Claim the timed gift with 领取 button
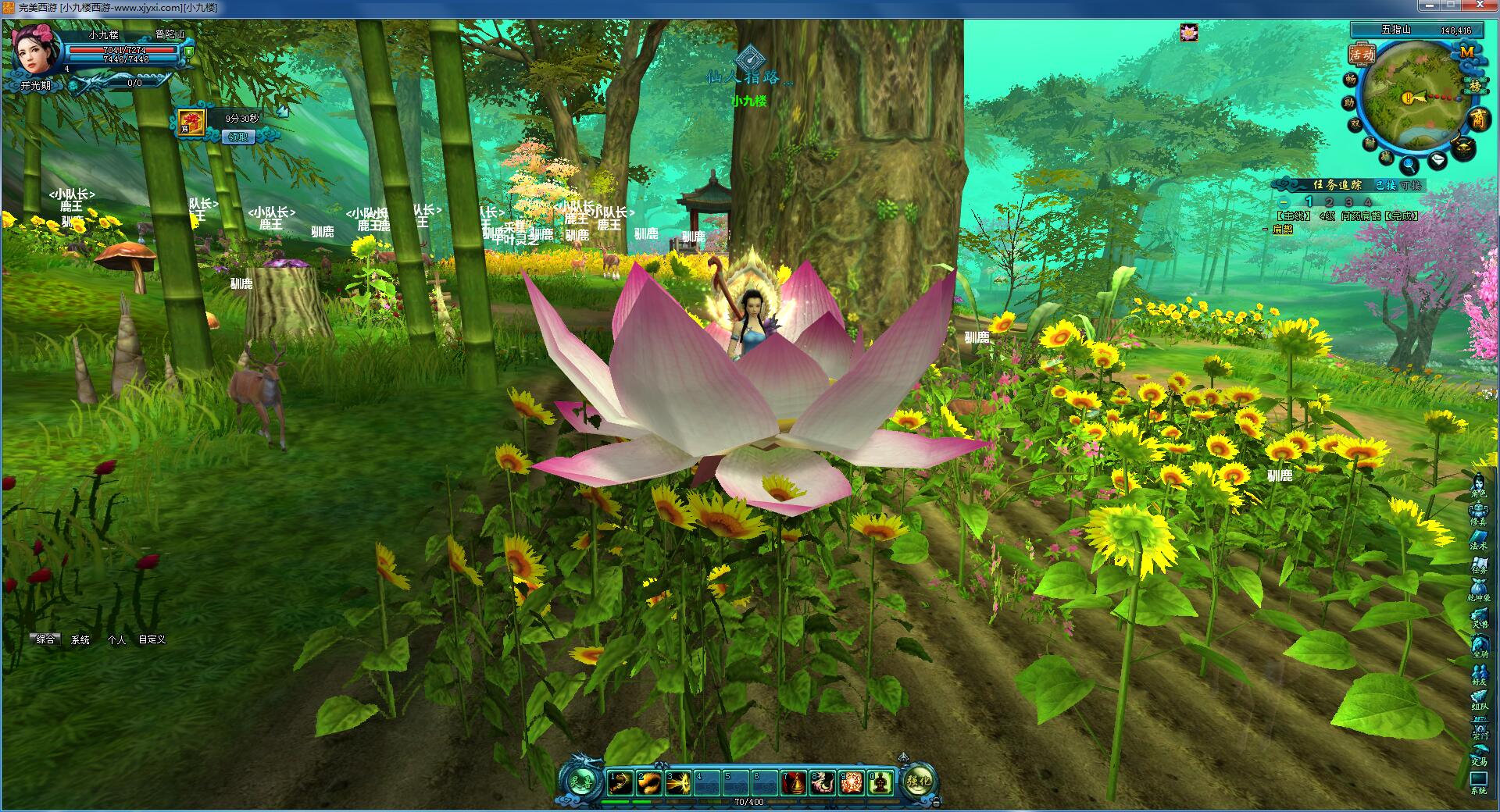 237,137
